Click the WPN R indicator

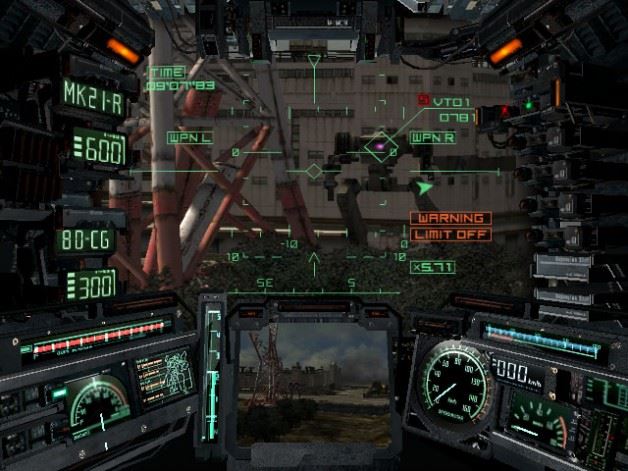pyautogui.click(x=431, y=137)
